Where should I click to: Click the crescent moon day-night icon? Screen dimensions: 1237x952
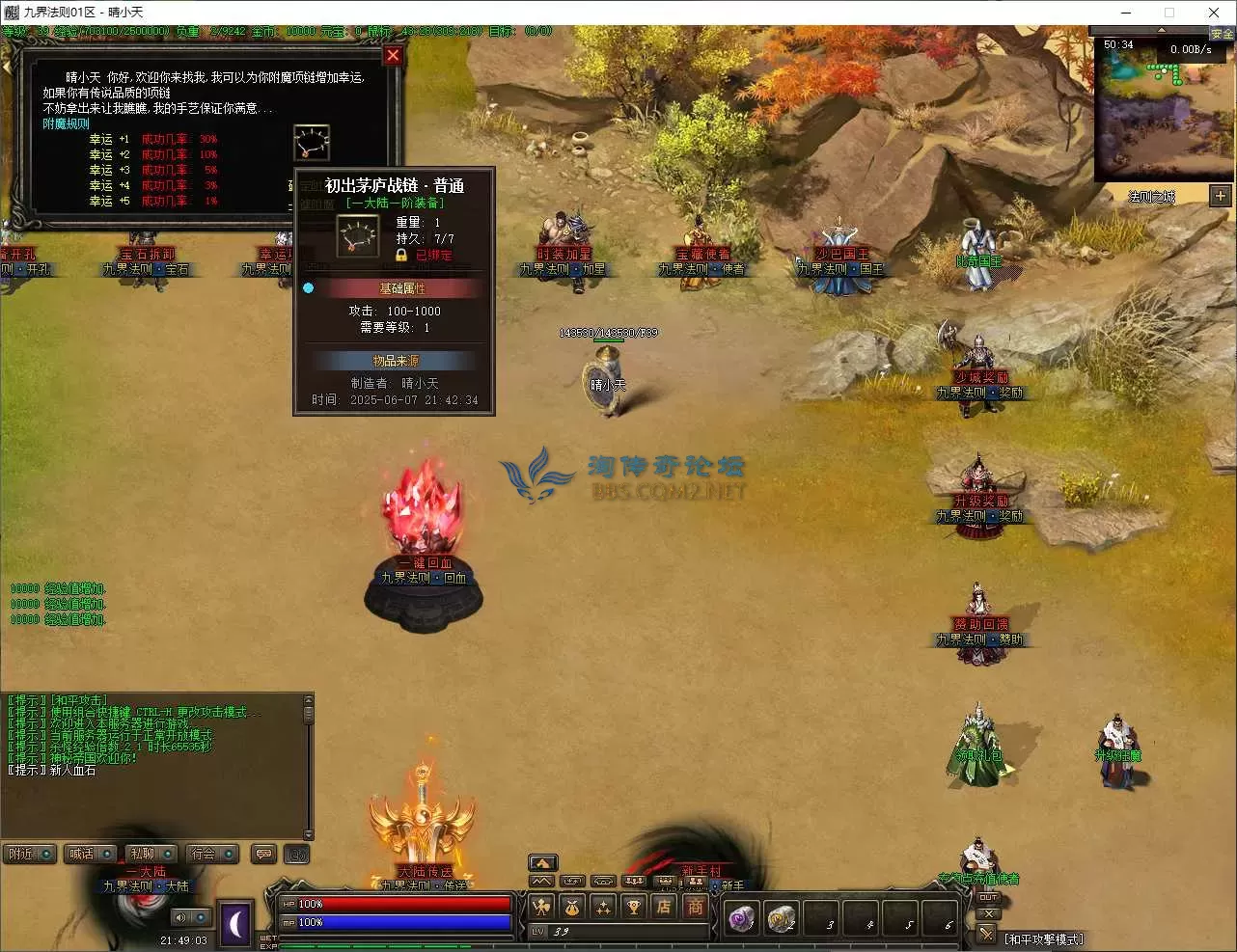click(236, 923)
